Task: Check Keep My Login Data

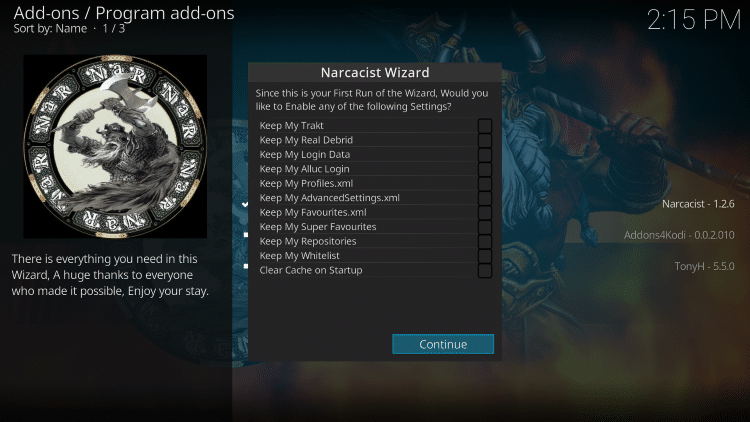Action: click(x=484, y=155)
